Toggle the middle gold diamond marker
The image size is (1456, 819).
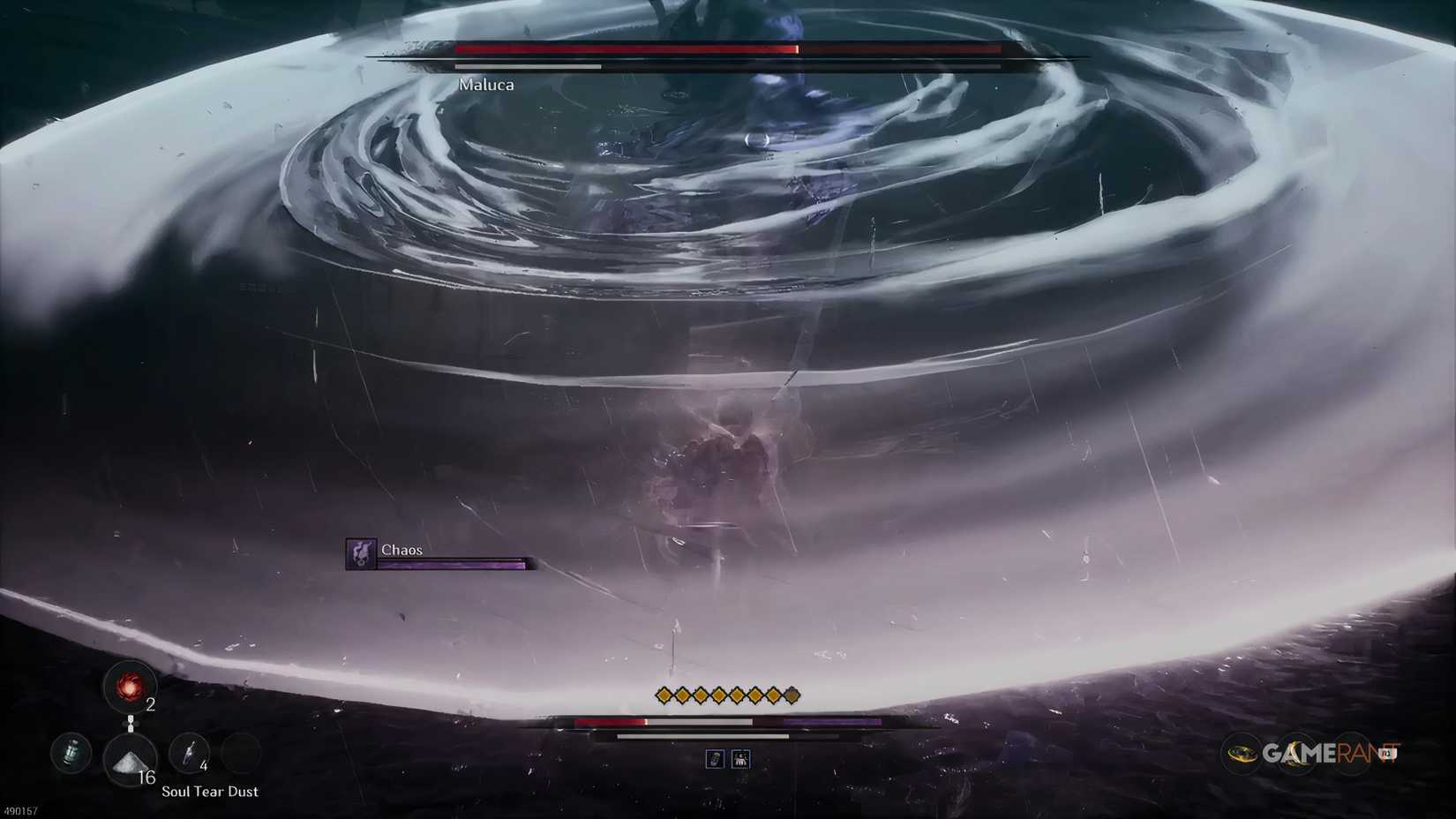click(719, 695)
